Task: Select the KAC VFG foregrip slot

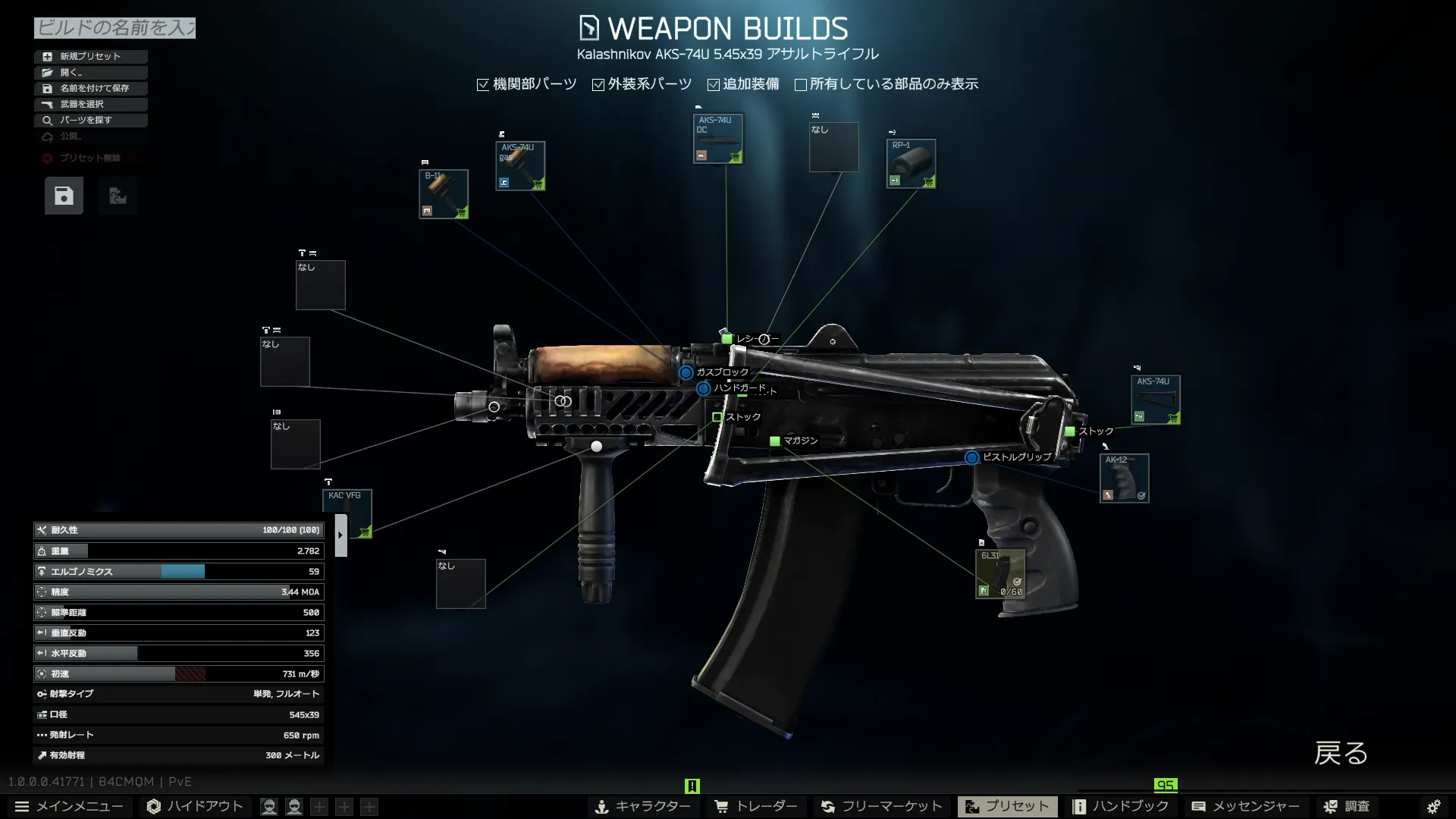Action: point(347,513)
